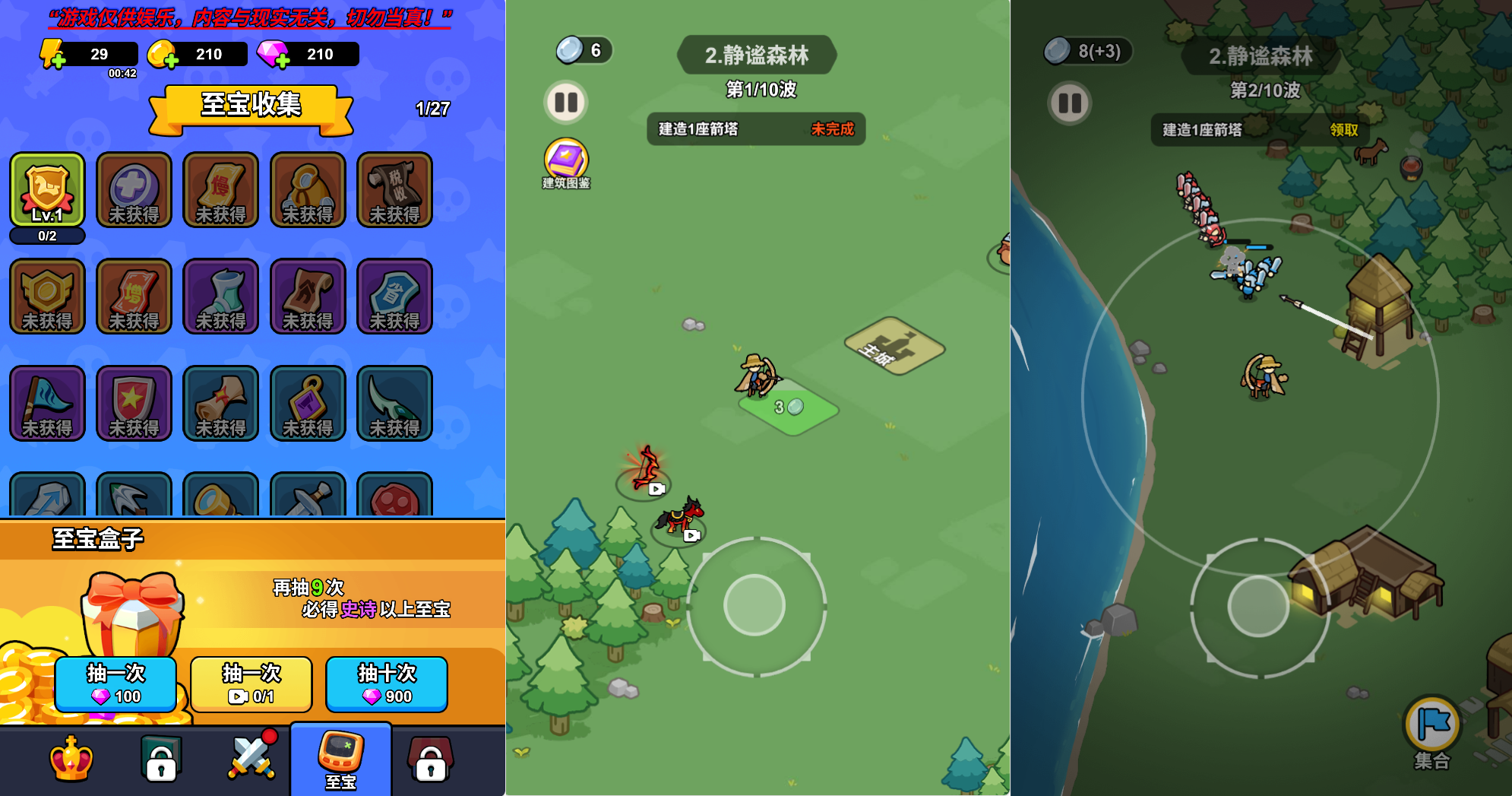This screenshot has height=796, width=1512.
Task: Draw once for 100 gems
Action: [115, 684]
